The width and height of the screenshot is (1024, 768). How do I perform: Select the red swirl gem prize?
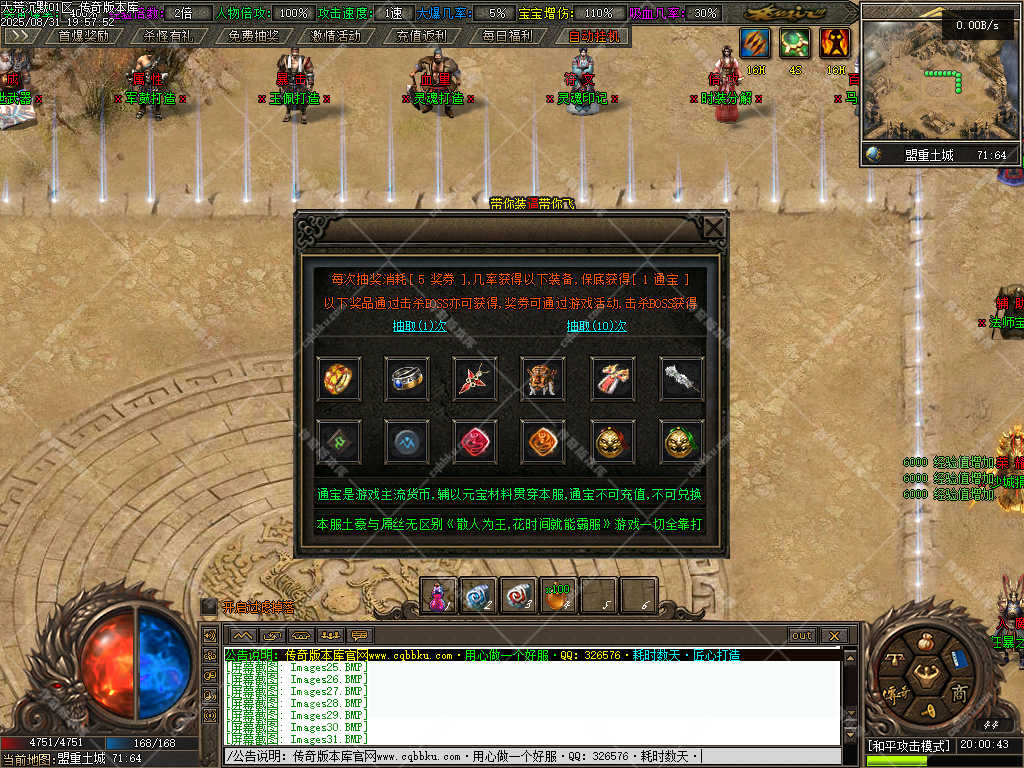(474, 441)
